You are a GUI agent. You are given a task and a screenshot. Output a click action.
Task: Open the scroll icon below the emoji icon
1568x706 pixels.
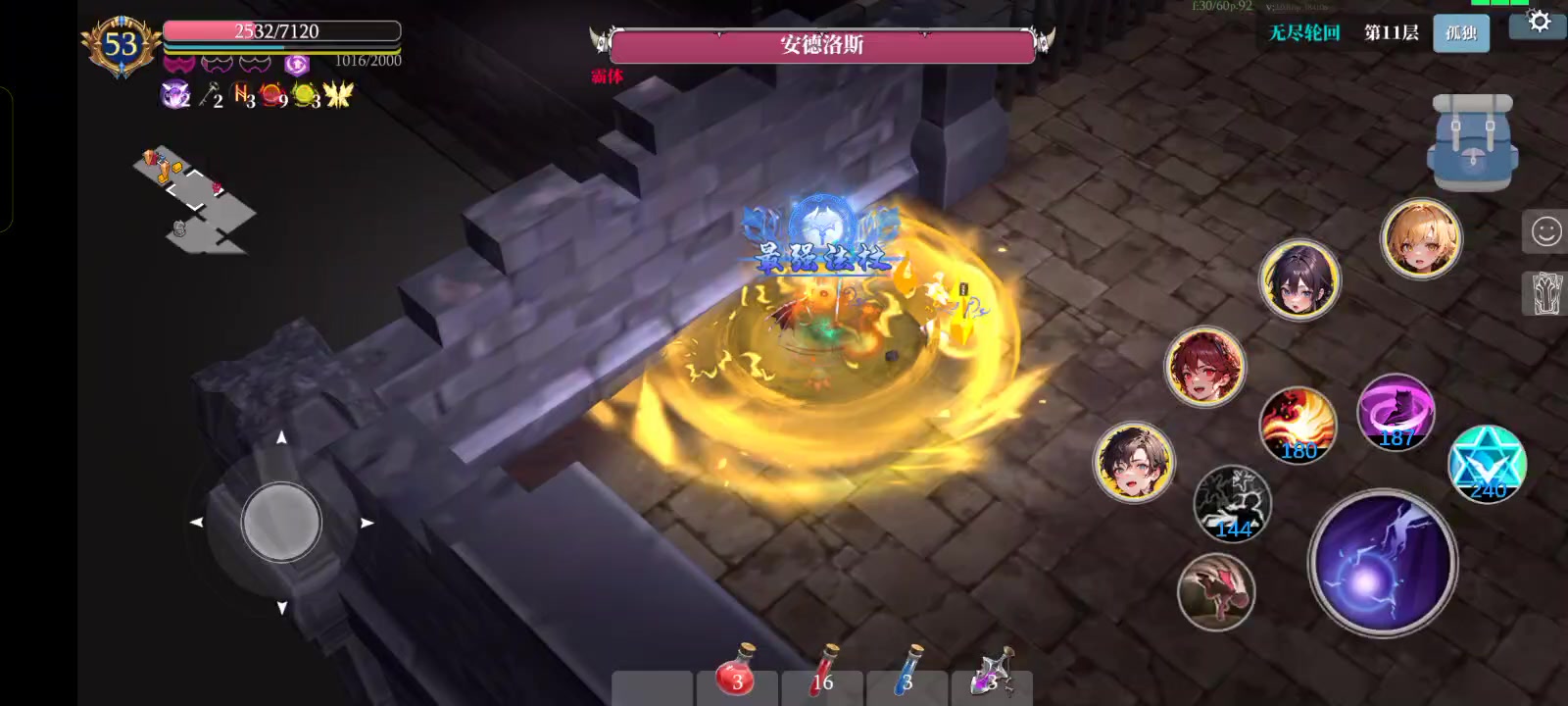(x=1546, y=291)
